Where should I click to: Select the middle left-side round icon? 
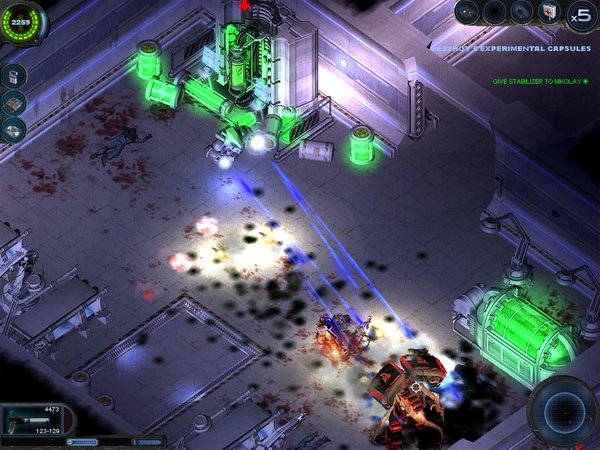tap(13, 102)
